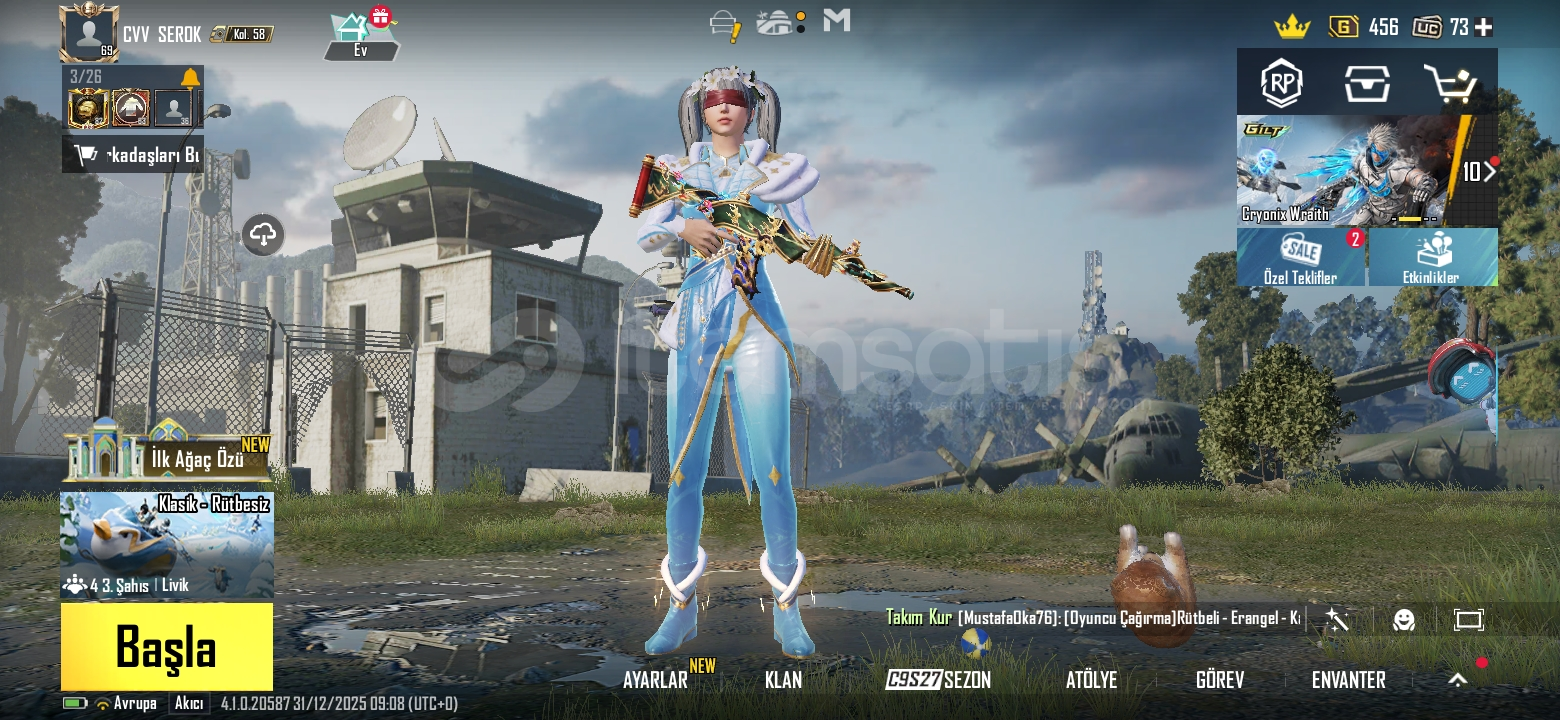Open the GÖREV missions menu
The image size is (1560, 720).
coord(1220,680)
